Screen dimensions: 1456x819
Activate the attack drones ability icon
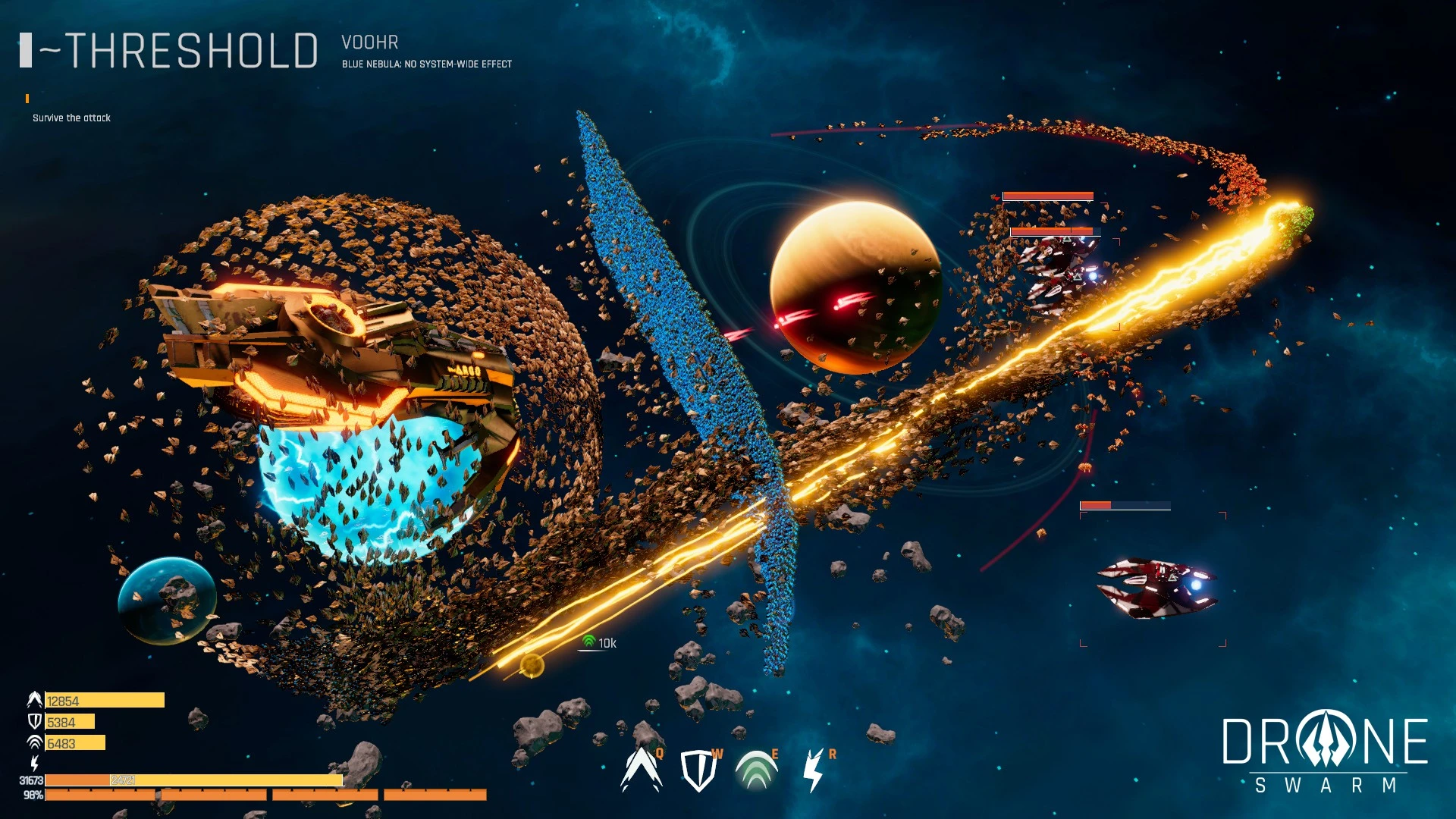[641, 770]
